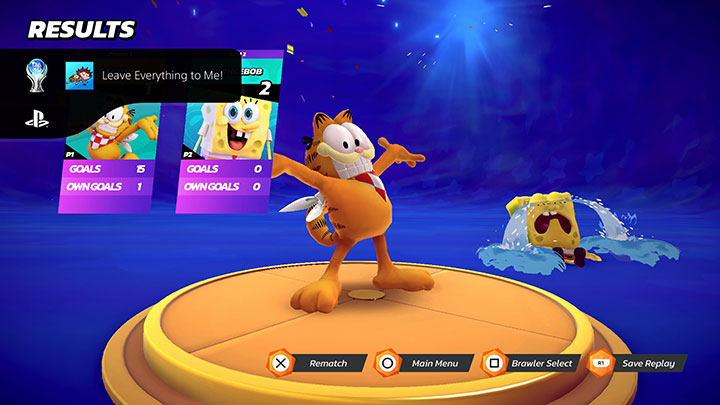Choose the Rematch option

click(x=311, y=363)
